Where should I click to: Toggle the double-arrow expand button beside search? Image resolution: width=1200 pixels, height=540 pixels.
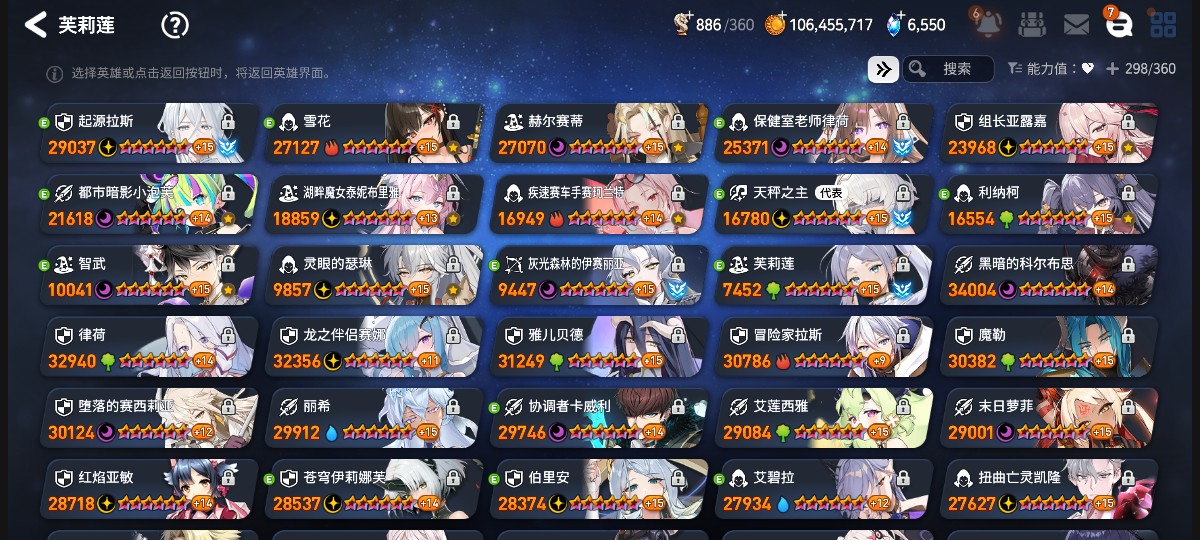882,69
